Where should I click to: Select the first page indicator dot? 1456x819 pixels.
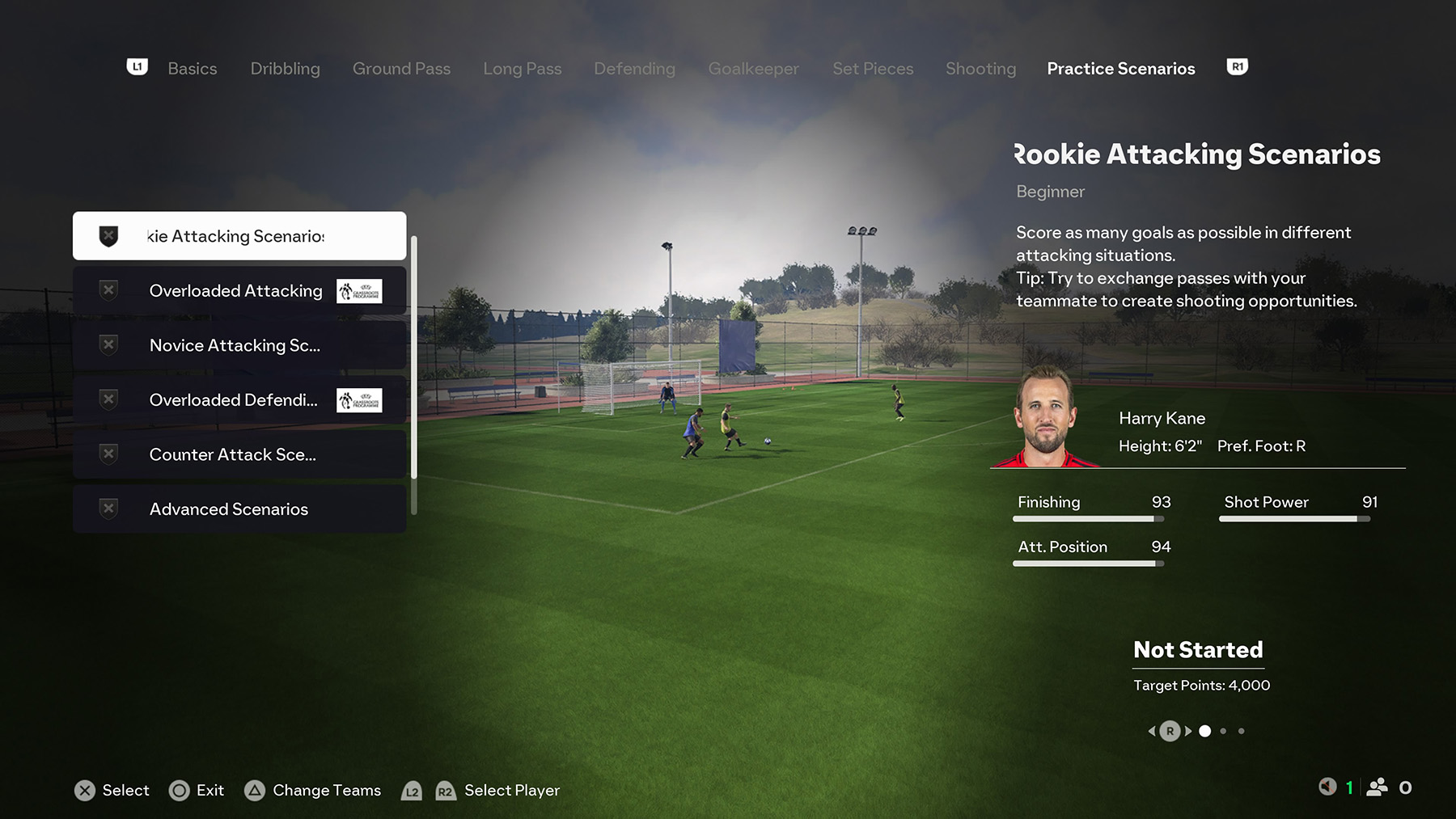point(1205,731)
